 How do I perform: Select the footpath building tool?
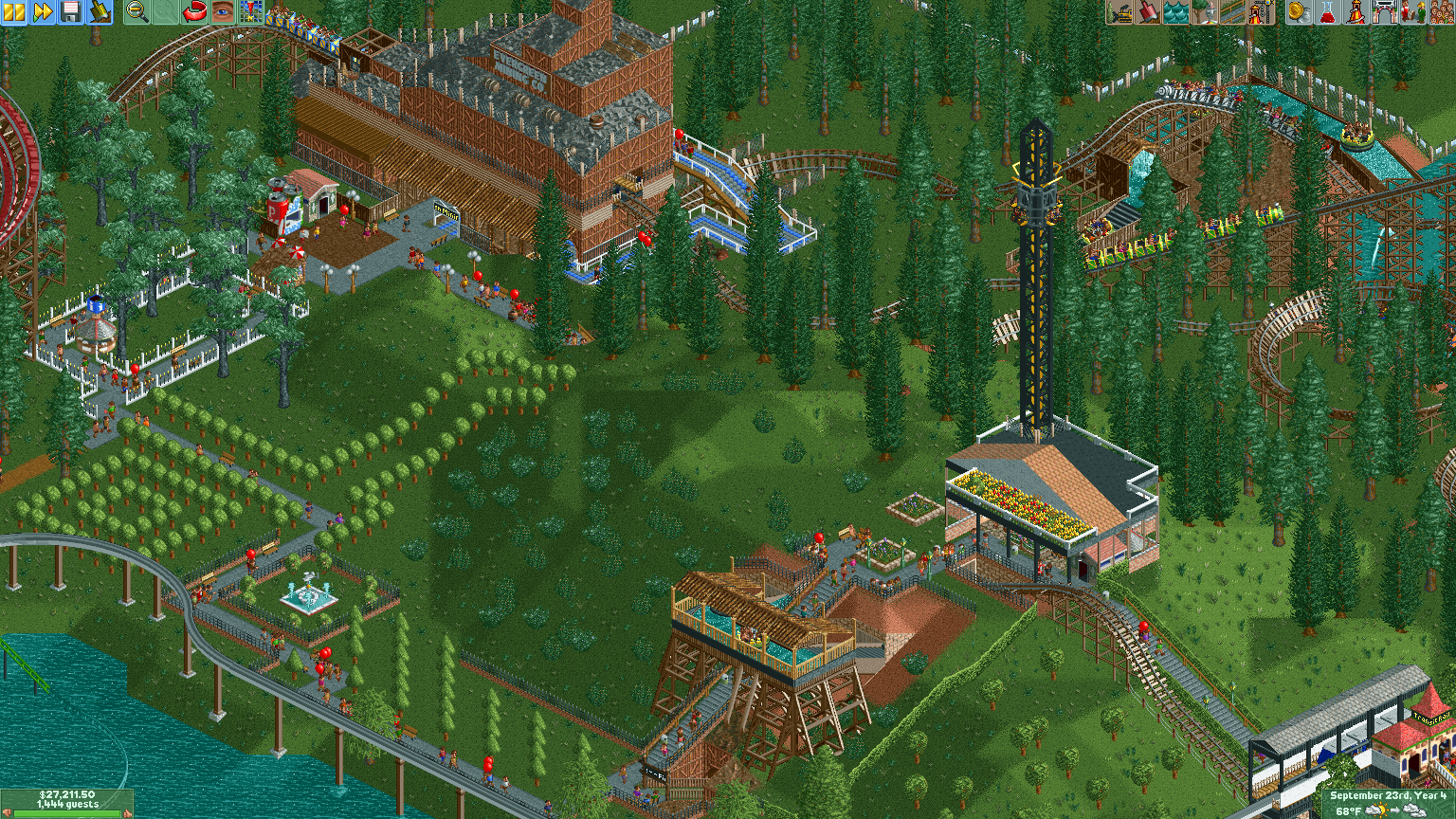pyautogui.click(x=1234, y=13)
